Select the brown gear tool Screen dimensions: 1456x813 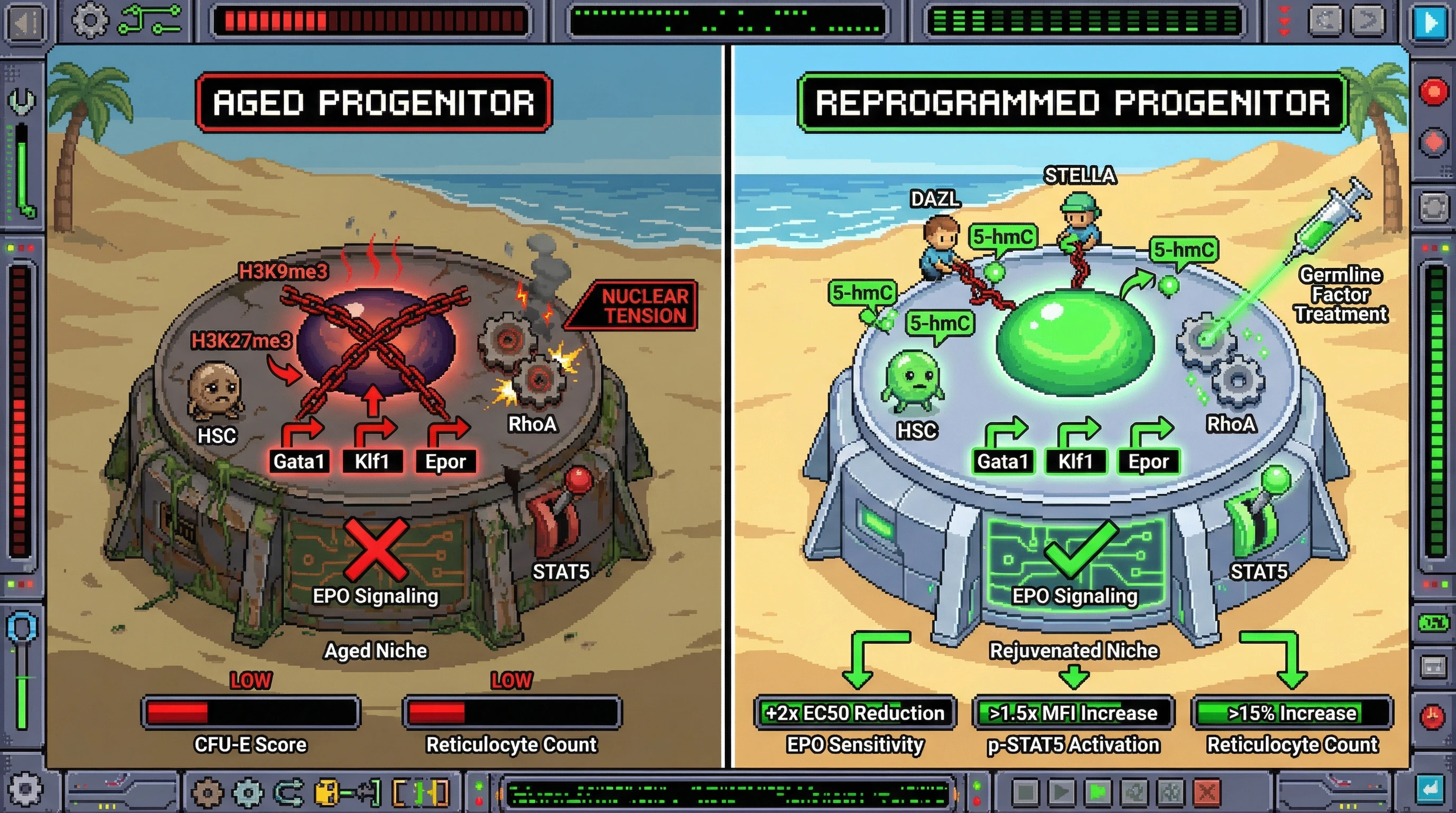(x=207, y=793)
